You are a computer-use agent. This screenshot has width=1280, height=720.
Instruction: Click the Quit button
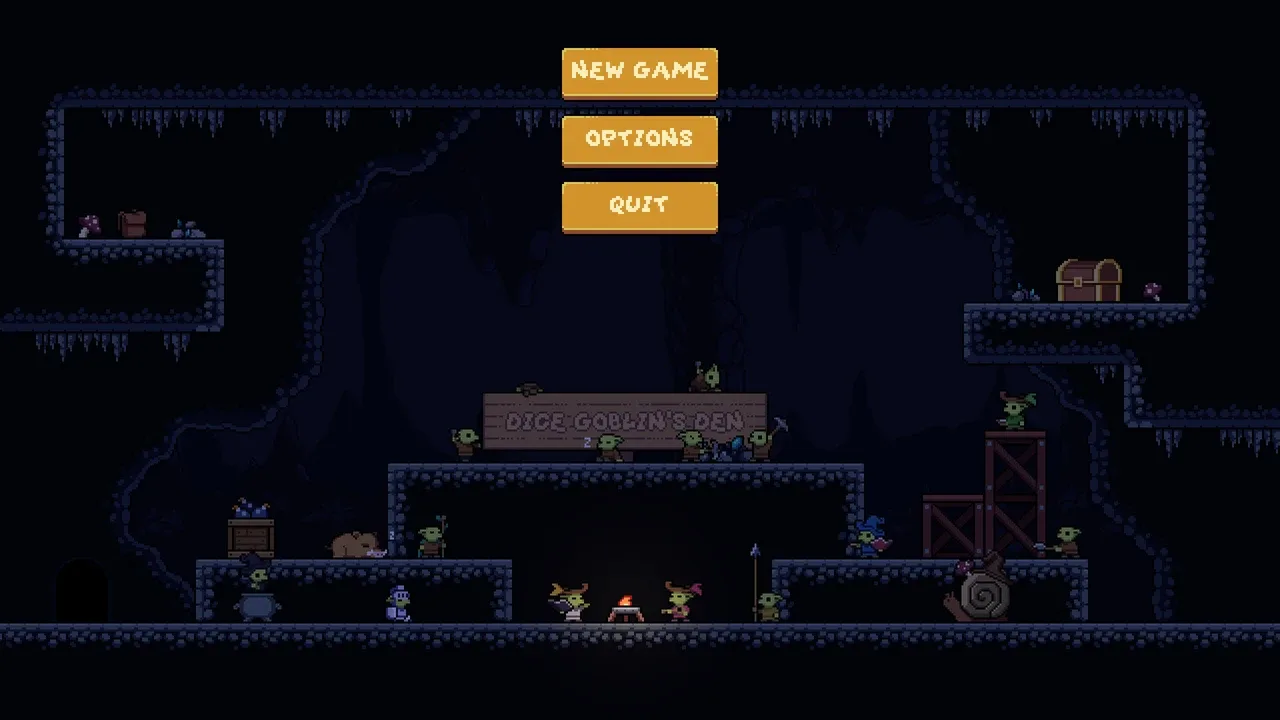point(639,206)
